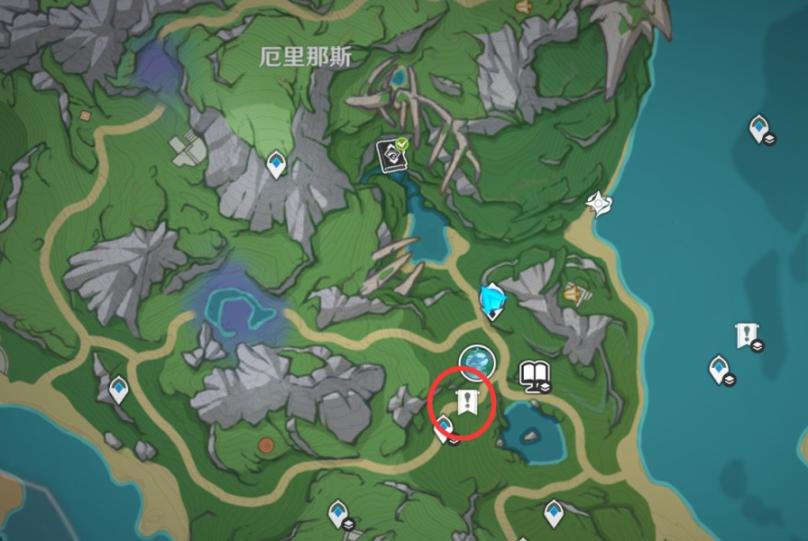This screenshot has width=808, height=541.
Task: Select the orange circle marker near the mountains
Action: pyautogui.click(x=266, y=445)
